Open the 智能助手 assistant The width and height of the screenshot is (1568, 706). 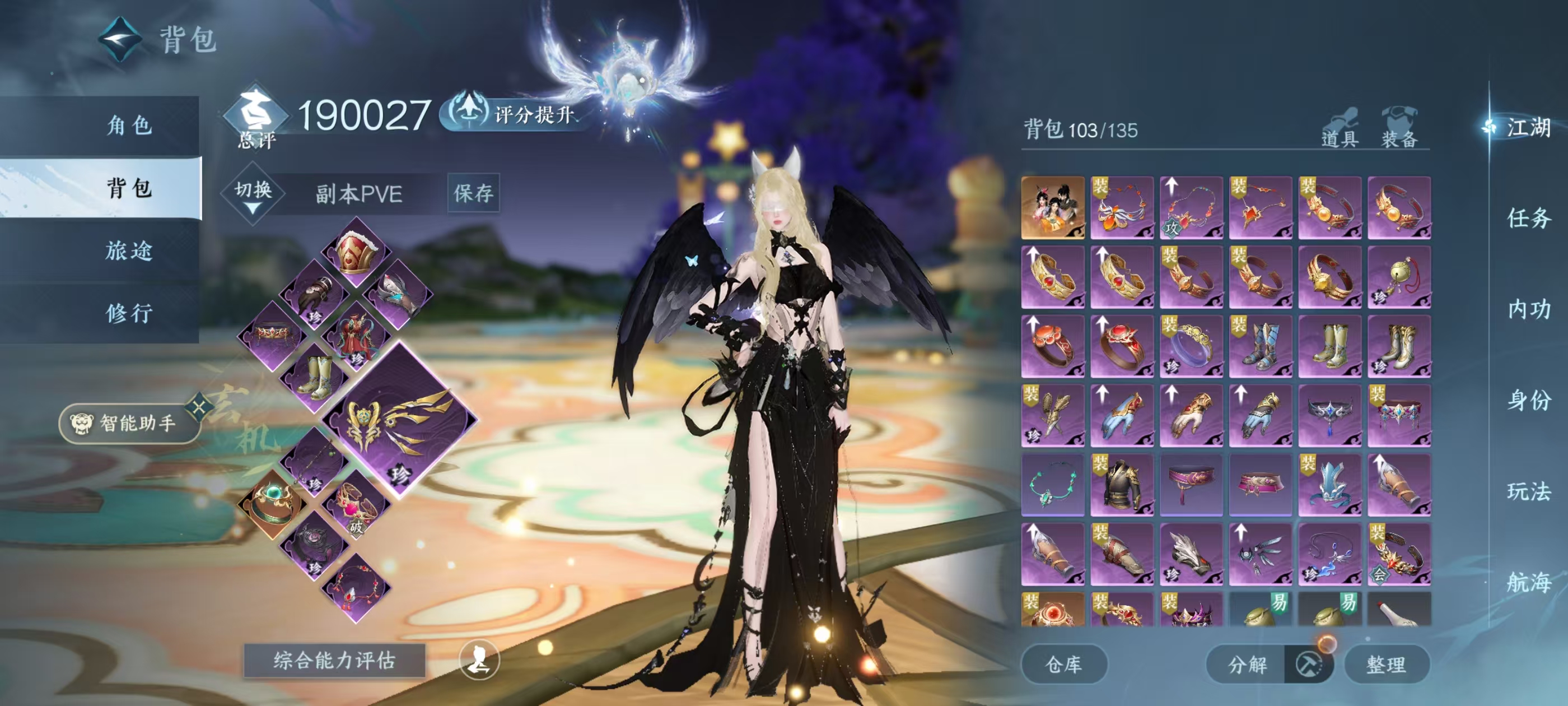pyautogui.click(x=129, y=422)
